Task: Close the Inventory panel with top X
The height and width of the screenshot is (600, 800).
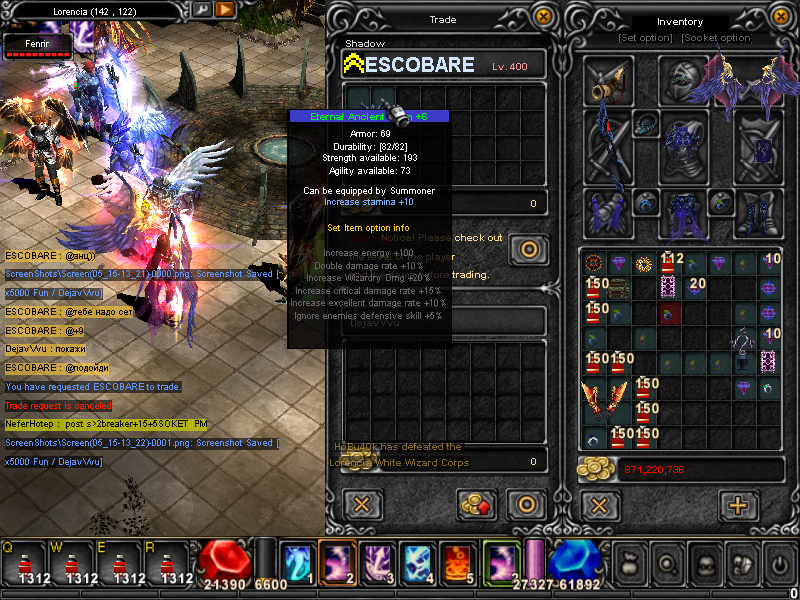Action: [x=781, y=16]
